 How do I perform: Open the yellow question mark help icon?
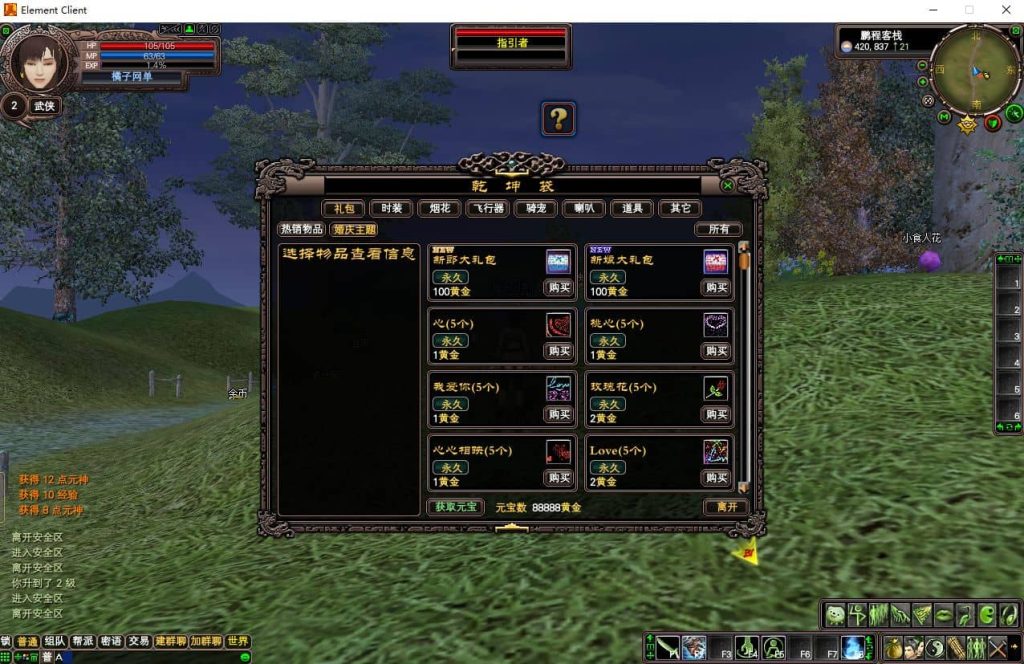click(558, 119)
